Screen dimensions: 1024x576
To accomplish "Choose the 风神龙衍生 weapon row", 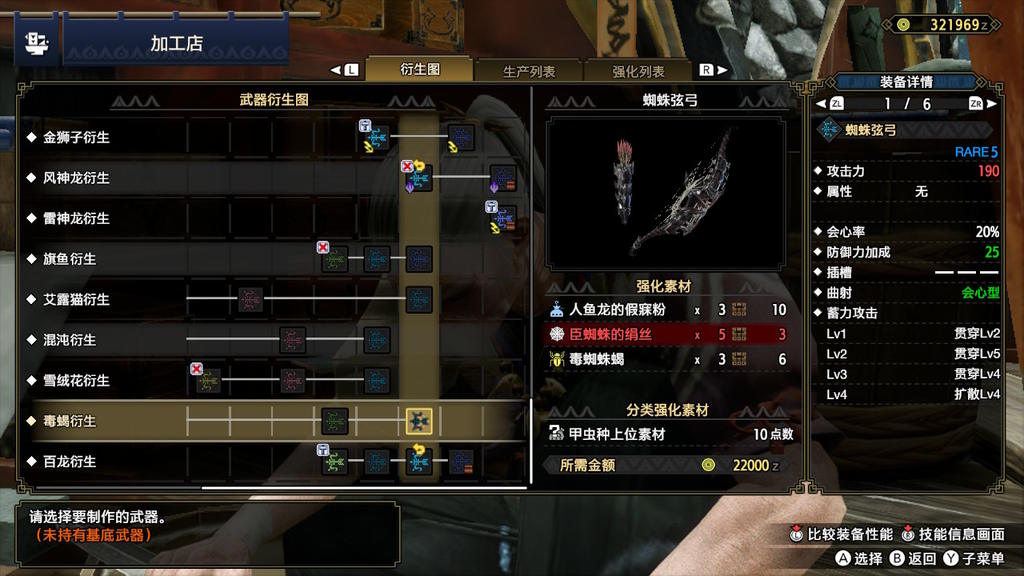I will pyautogui.click(x=76, y=178).
